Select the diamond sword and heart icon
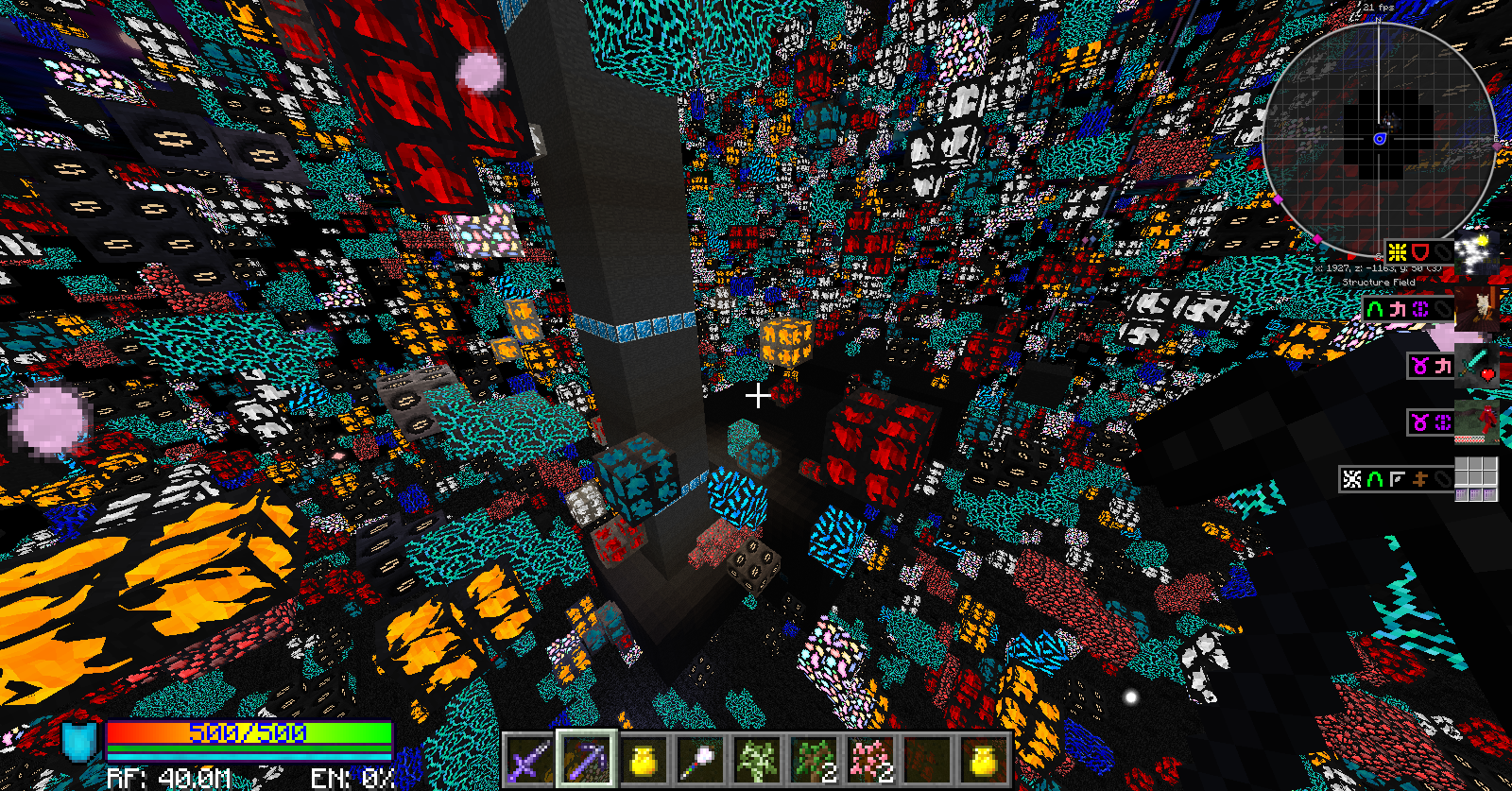1512x791 pixels. (1476, 365)
